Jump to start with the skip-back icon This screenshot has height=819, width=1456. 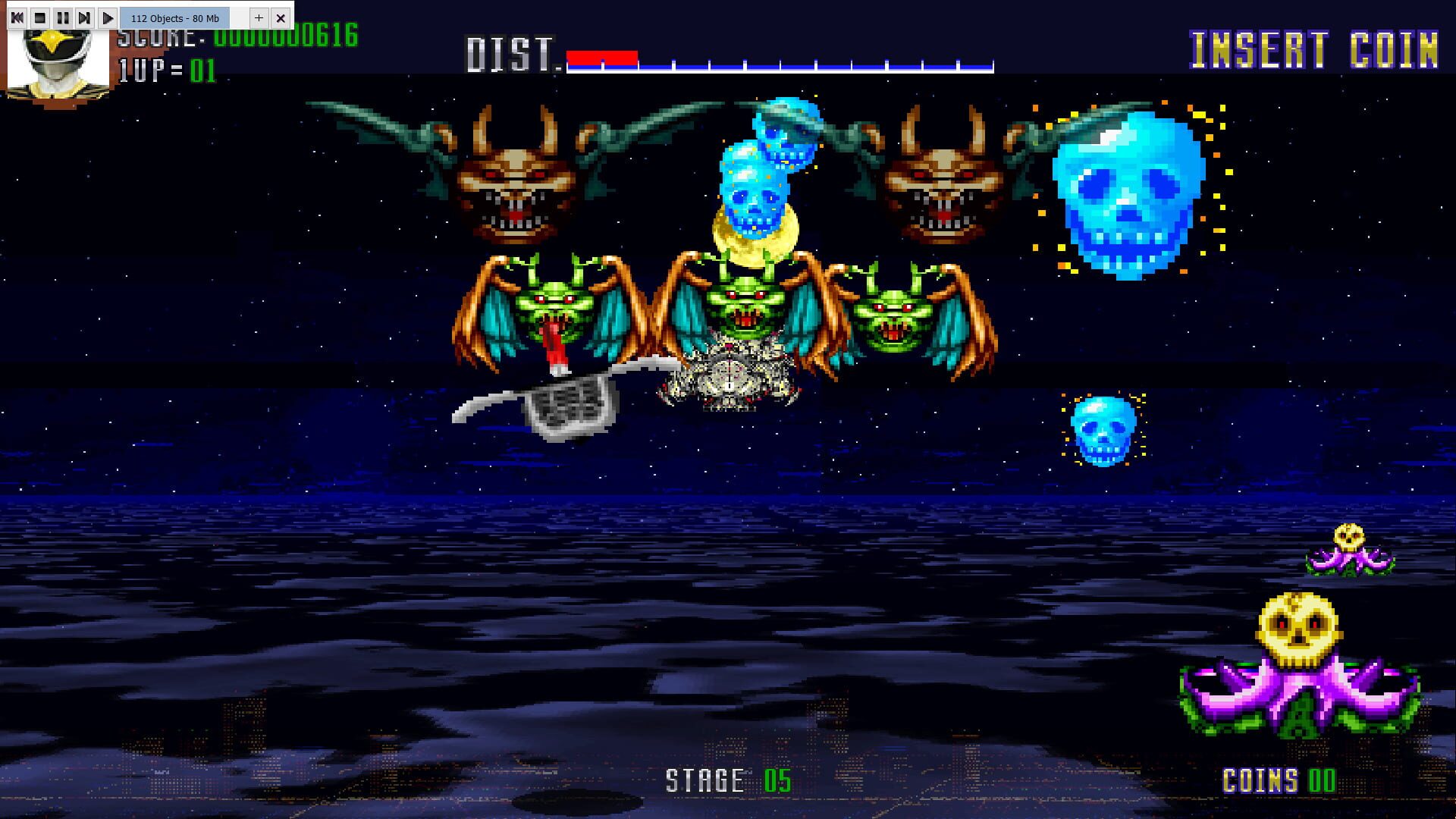pos(17,17)
